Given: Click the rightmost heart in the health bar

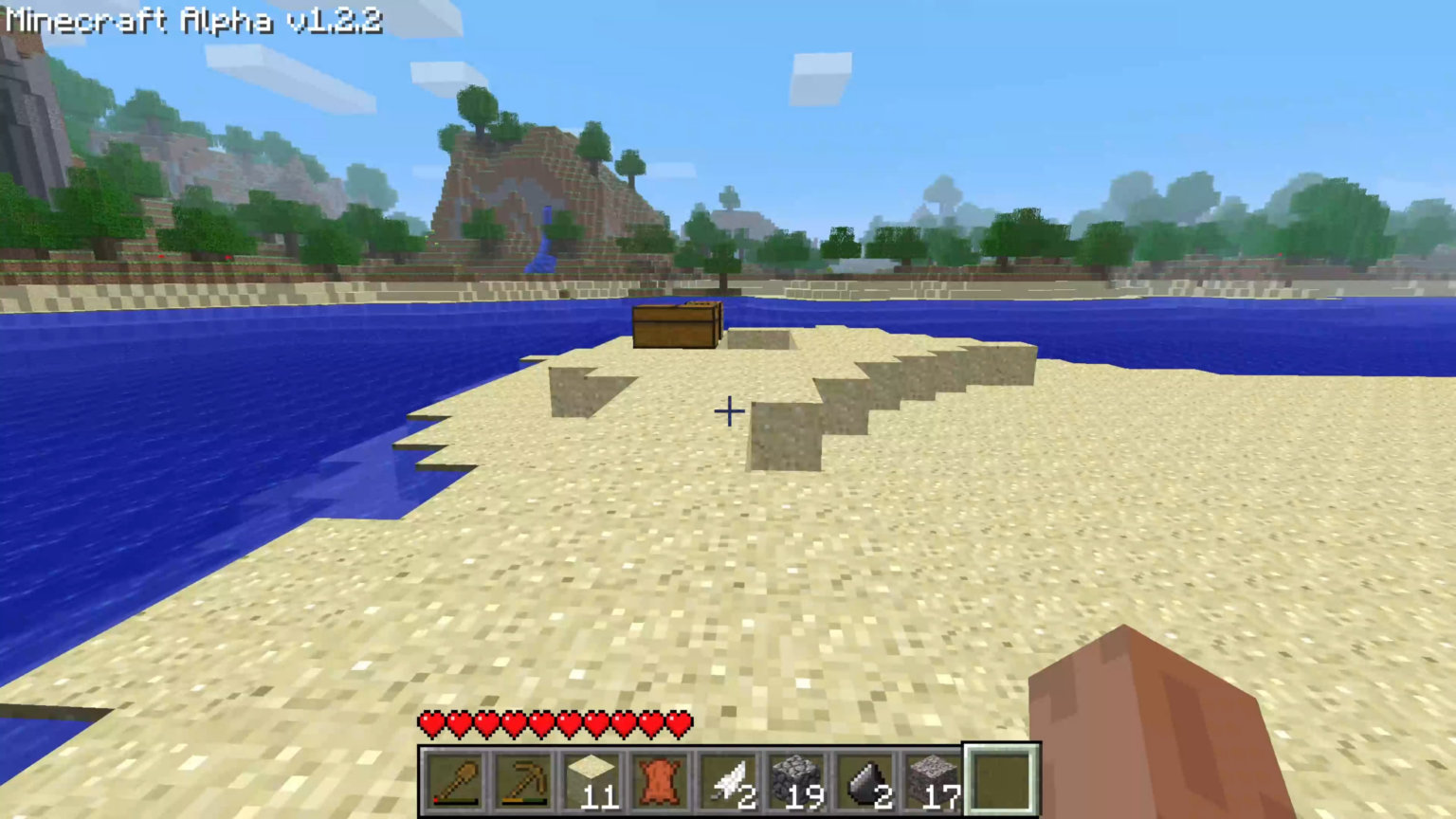Looking at the screenshot, I should pos(679,723).
